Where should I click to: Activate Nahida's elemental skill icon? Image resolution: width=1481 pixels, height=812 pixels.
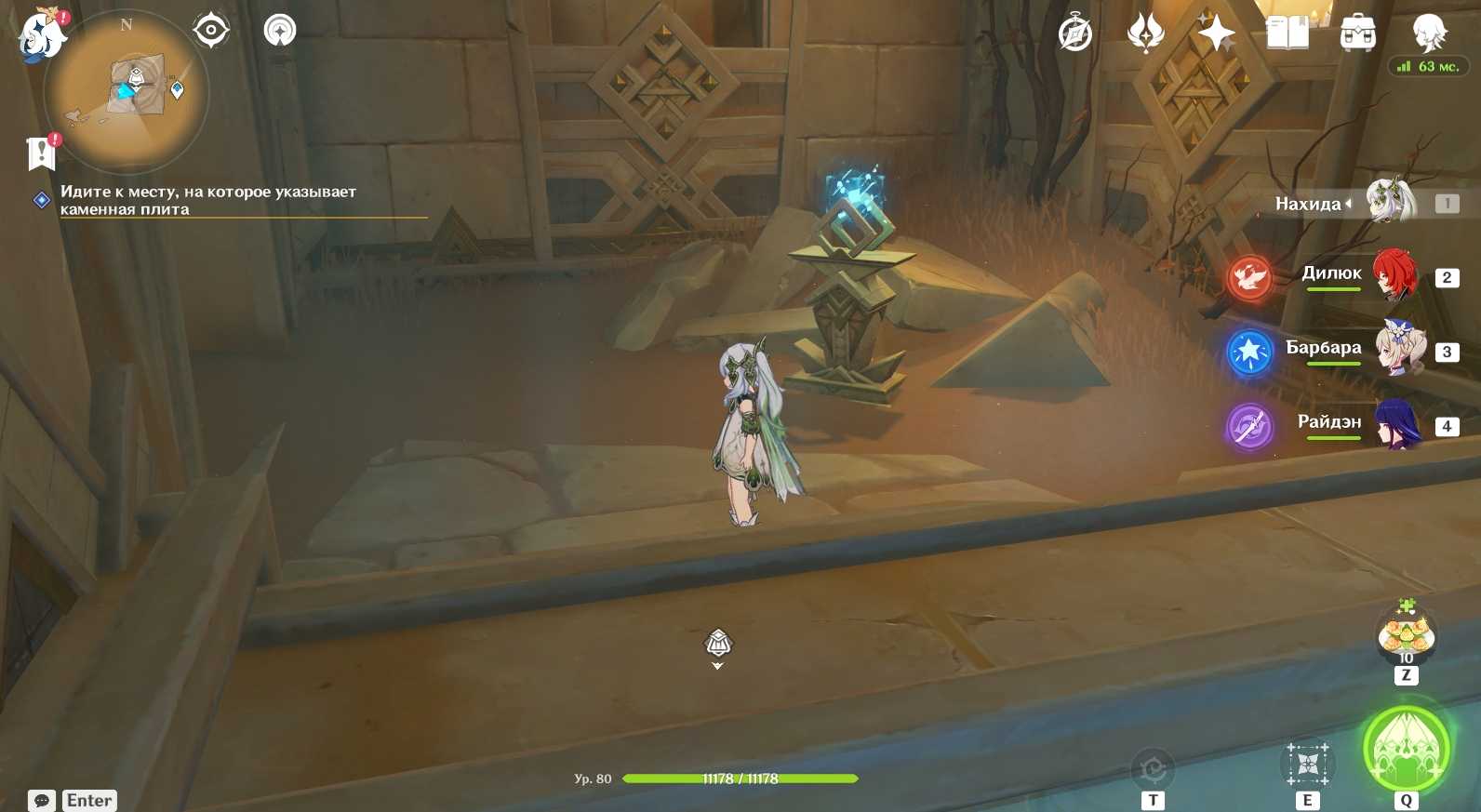coord(1307,765)
